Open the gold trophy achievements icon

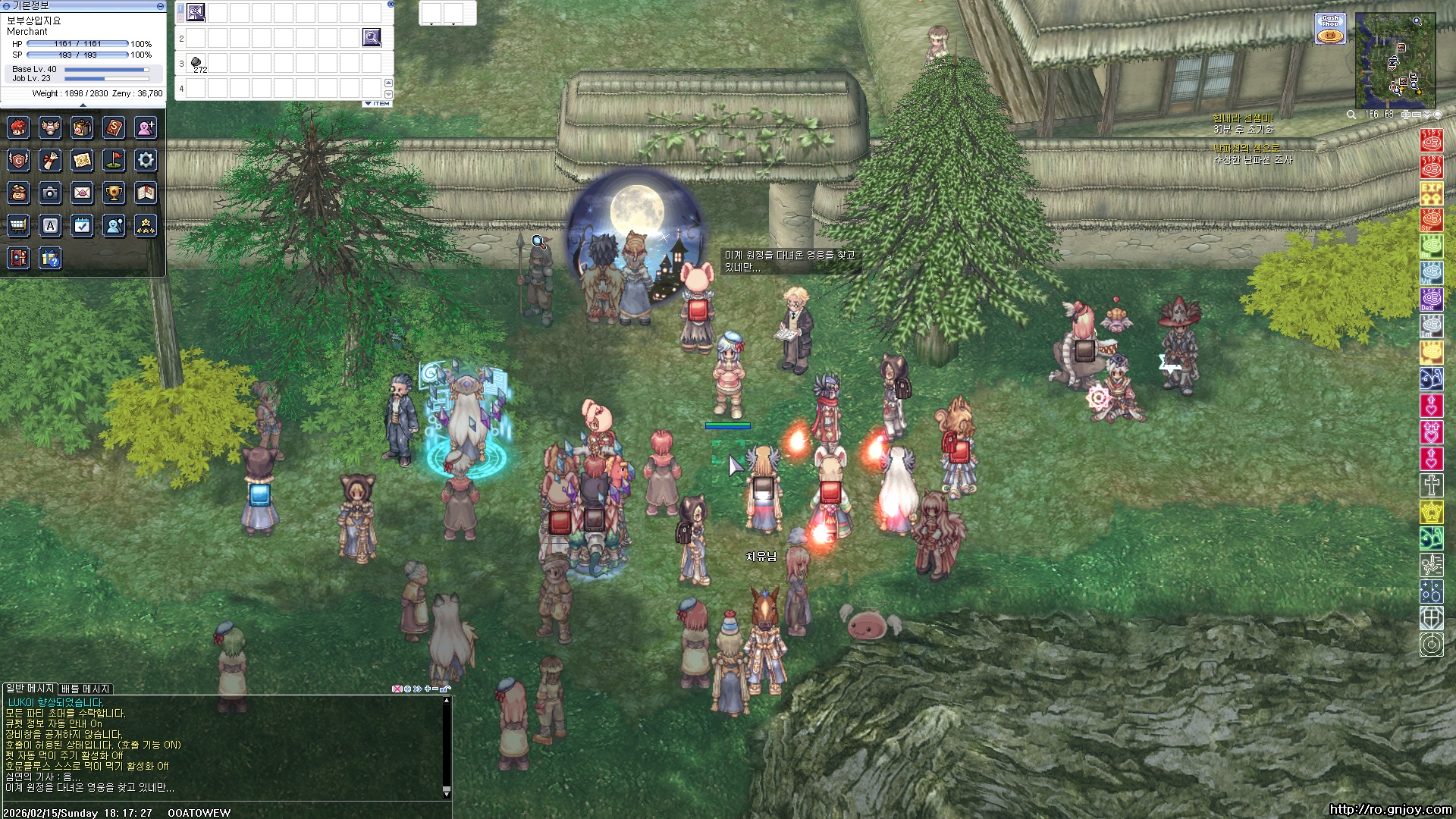pos(114,193)
